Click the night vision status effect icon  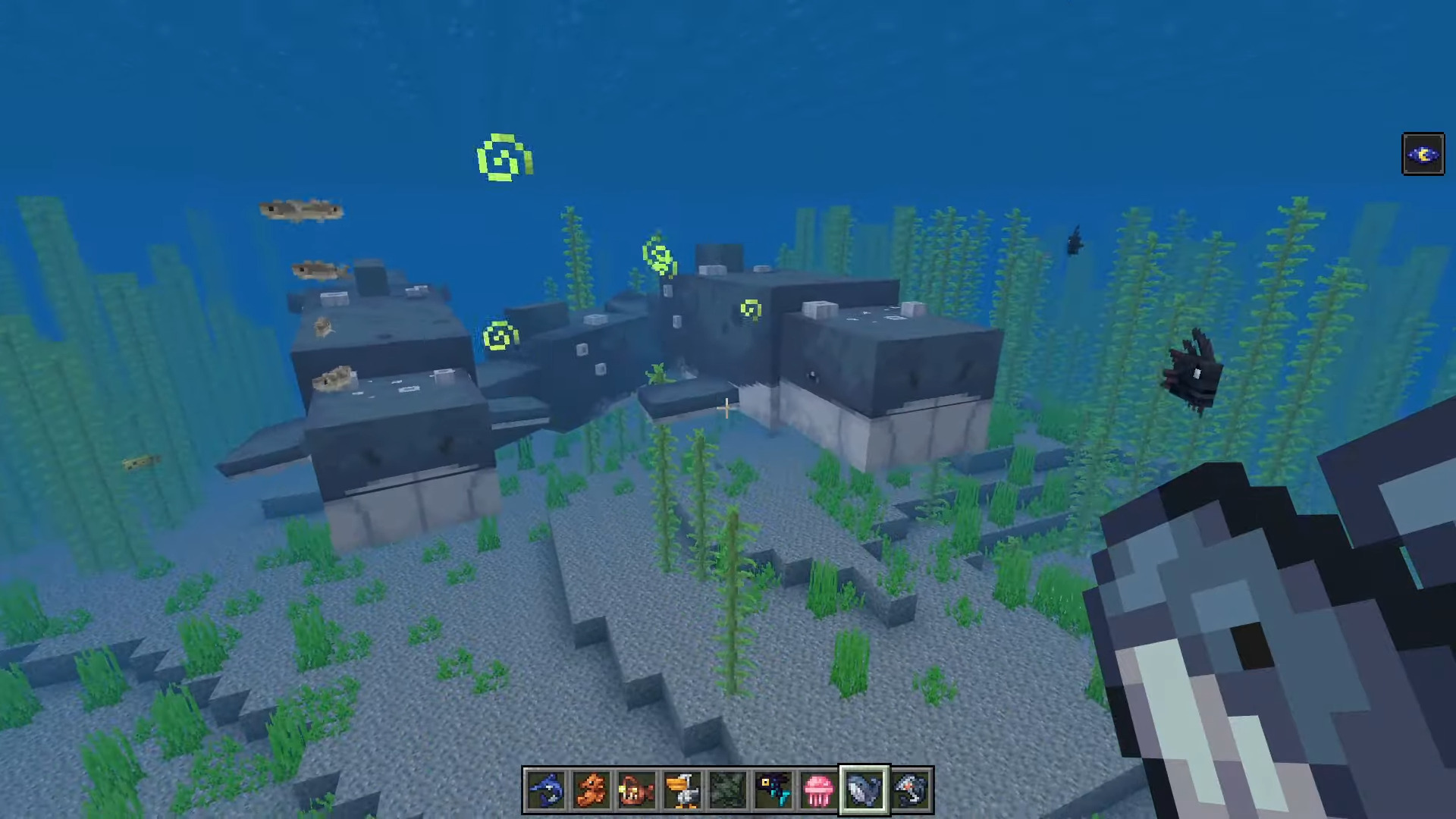(1423, 155)
